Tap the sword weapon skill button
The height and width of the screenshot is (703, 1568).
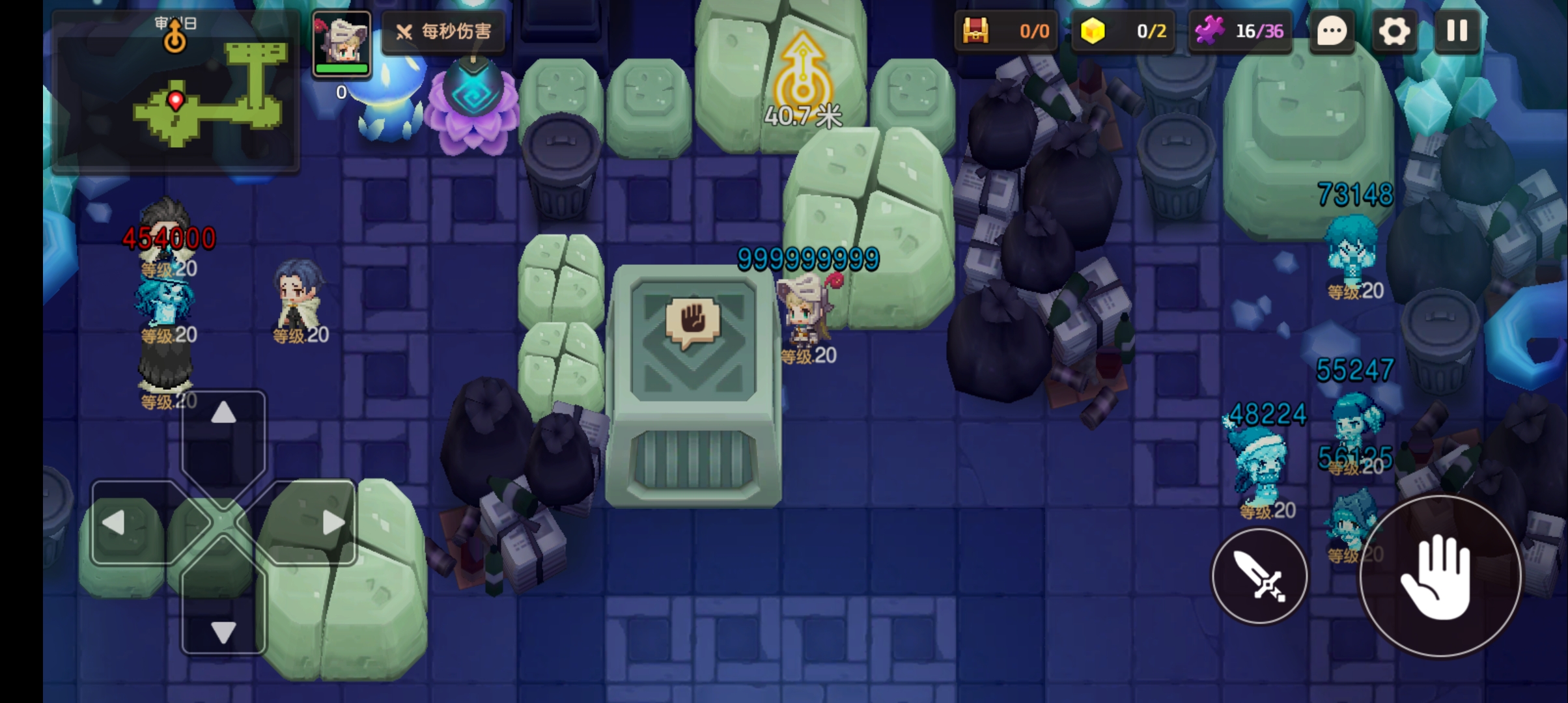1259,576
